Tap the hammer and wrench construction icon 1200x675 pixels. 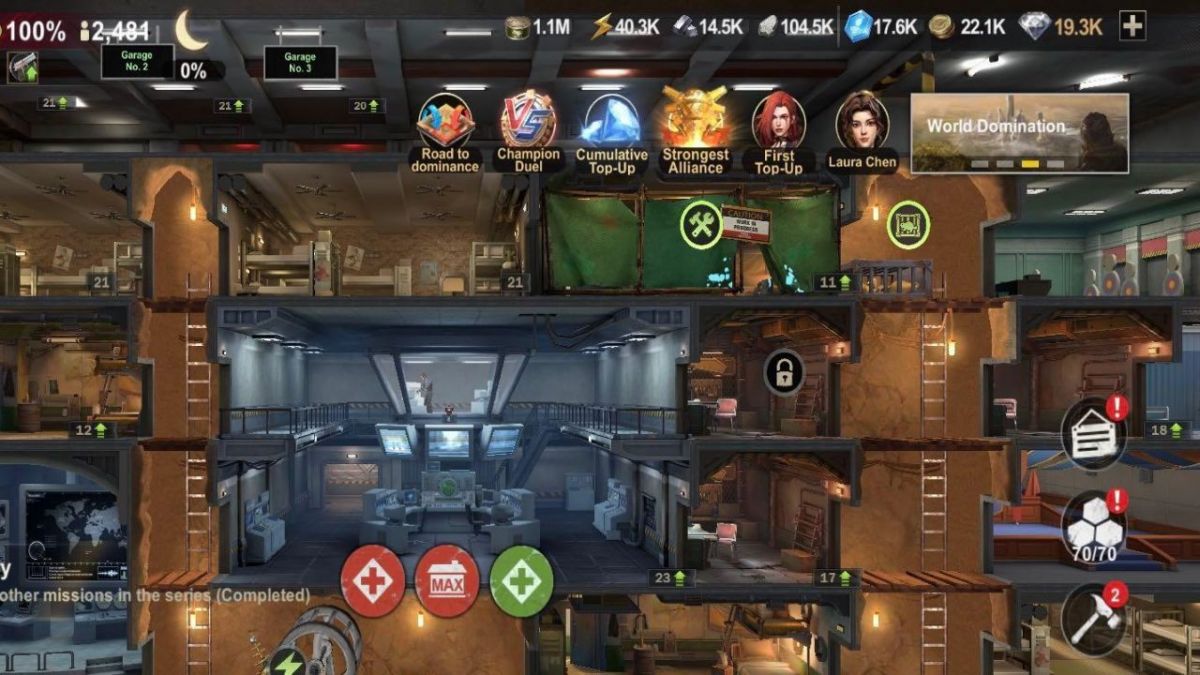click(702, 224)
